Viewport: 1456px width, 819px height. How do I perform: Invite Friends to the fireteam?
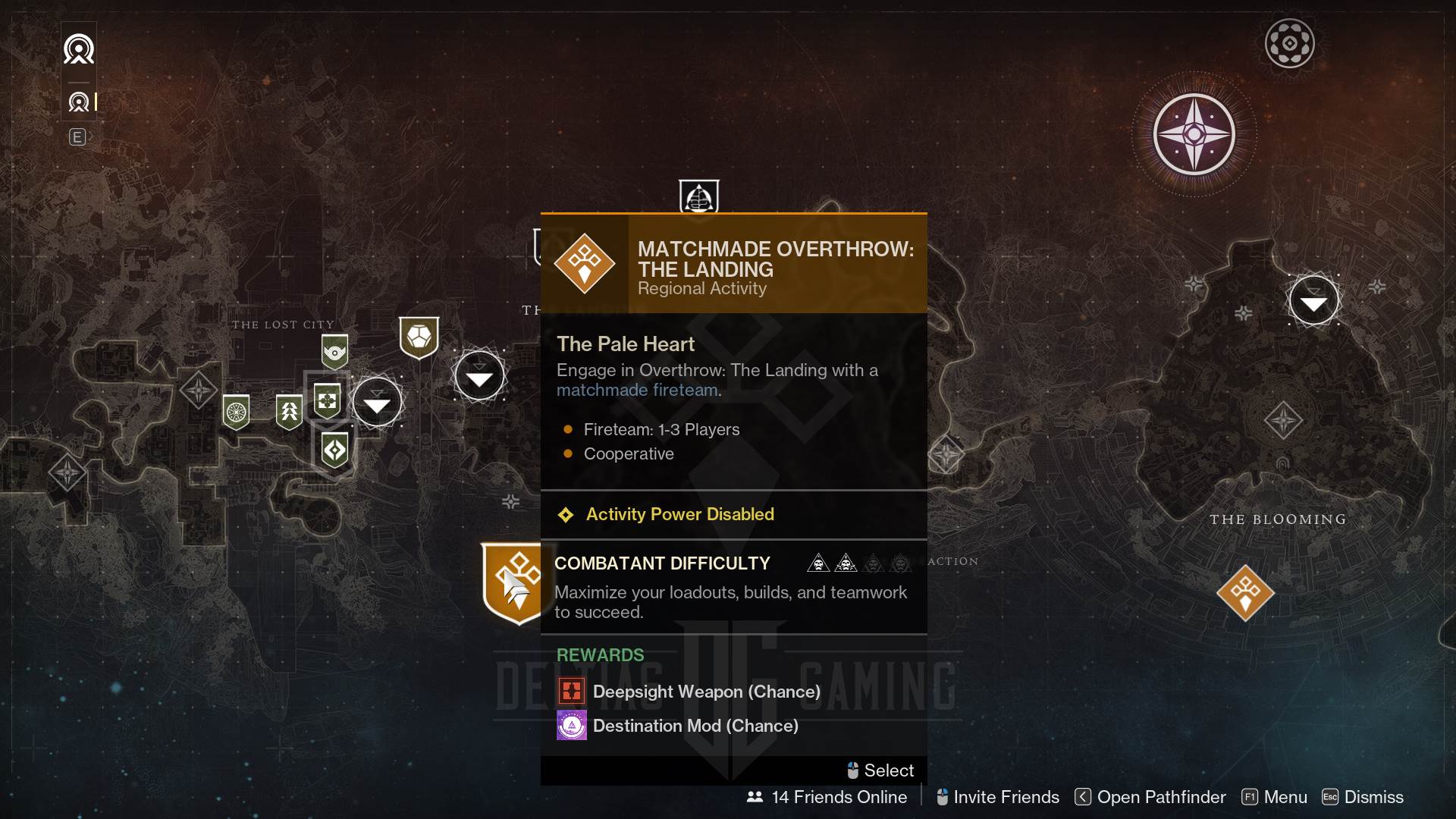pos(998,797)
